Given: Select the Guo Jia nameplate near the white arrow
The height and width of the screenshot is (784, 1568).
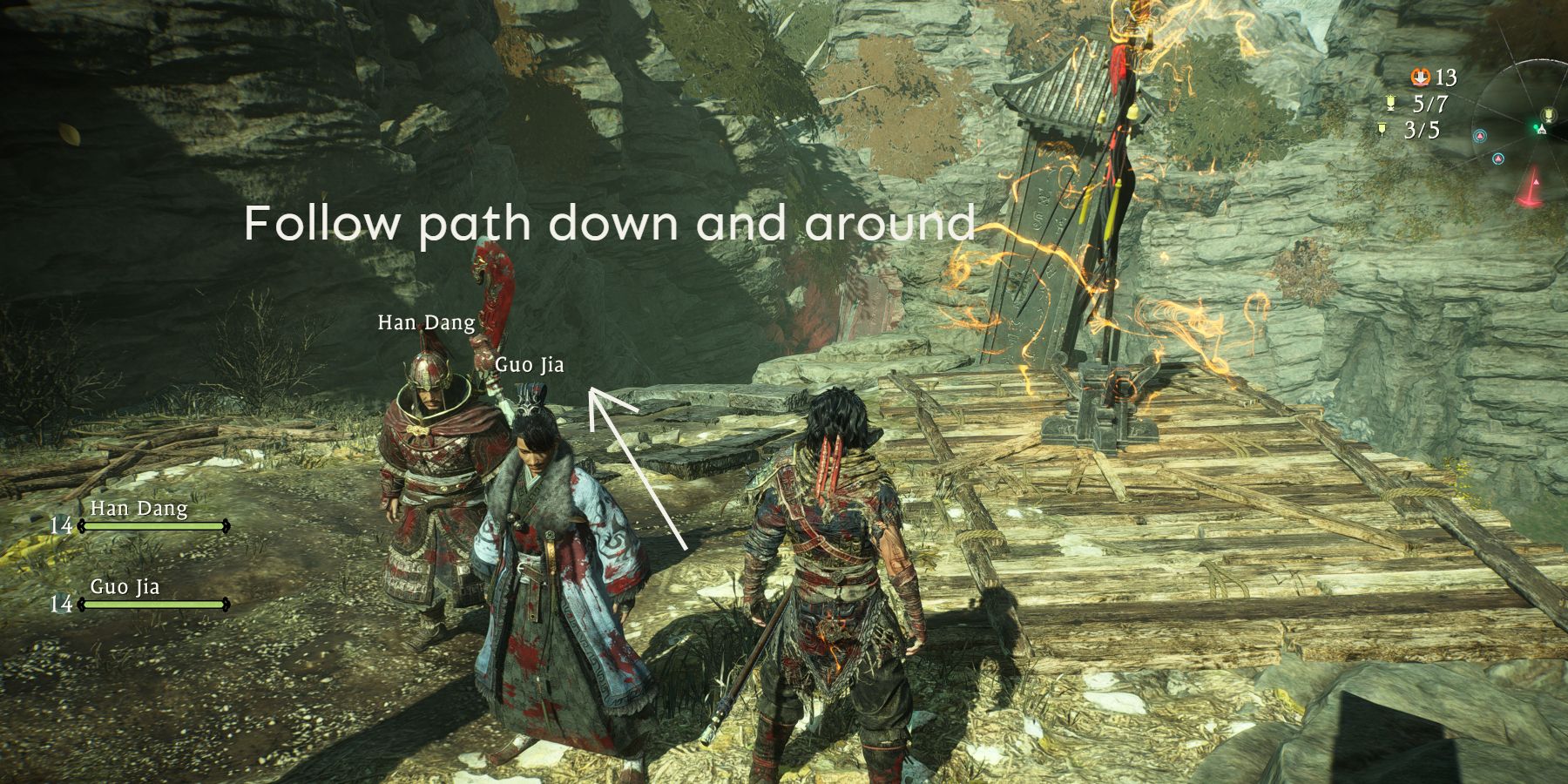Looking at the screenshot, I should (x=531, y=365).
